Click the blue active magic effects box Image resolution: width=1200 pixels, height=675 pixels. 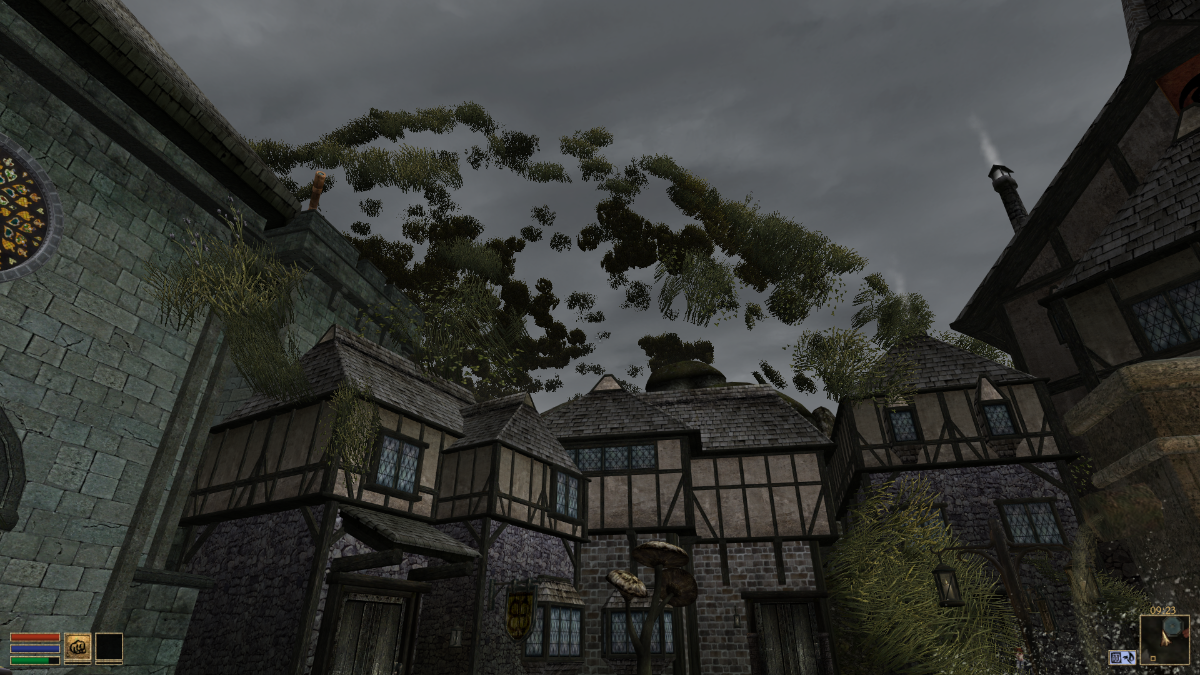click(x=1121, y=657)
